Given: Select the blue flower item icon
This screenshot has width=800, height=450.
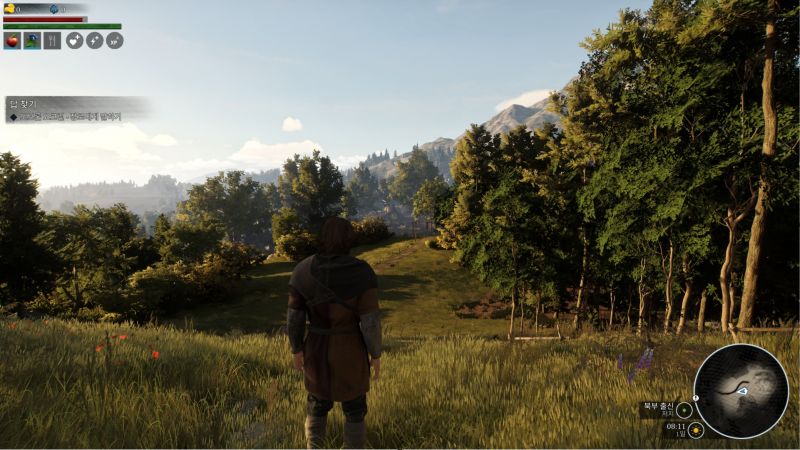Looking at the screenshot, I should point(32,41).
